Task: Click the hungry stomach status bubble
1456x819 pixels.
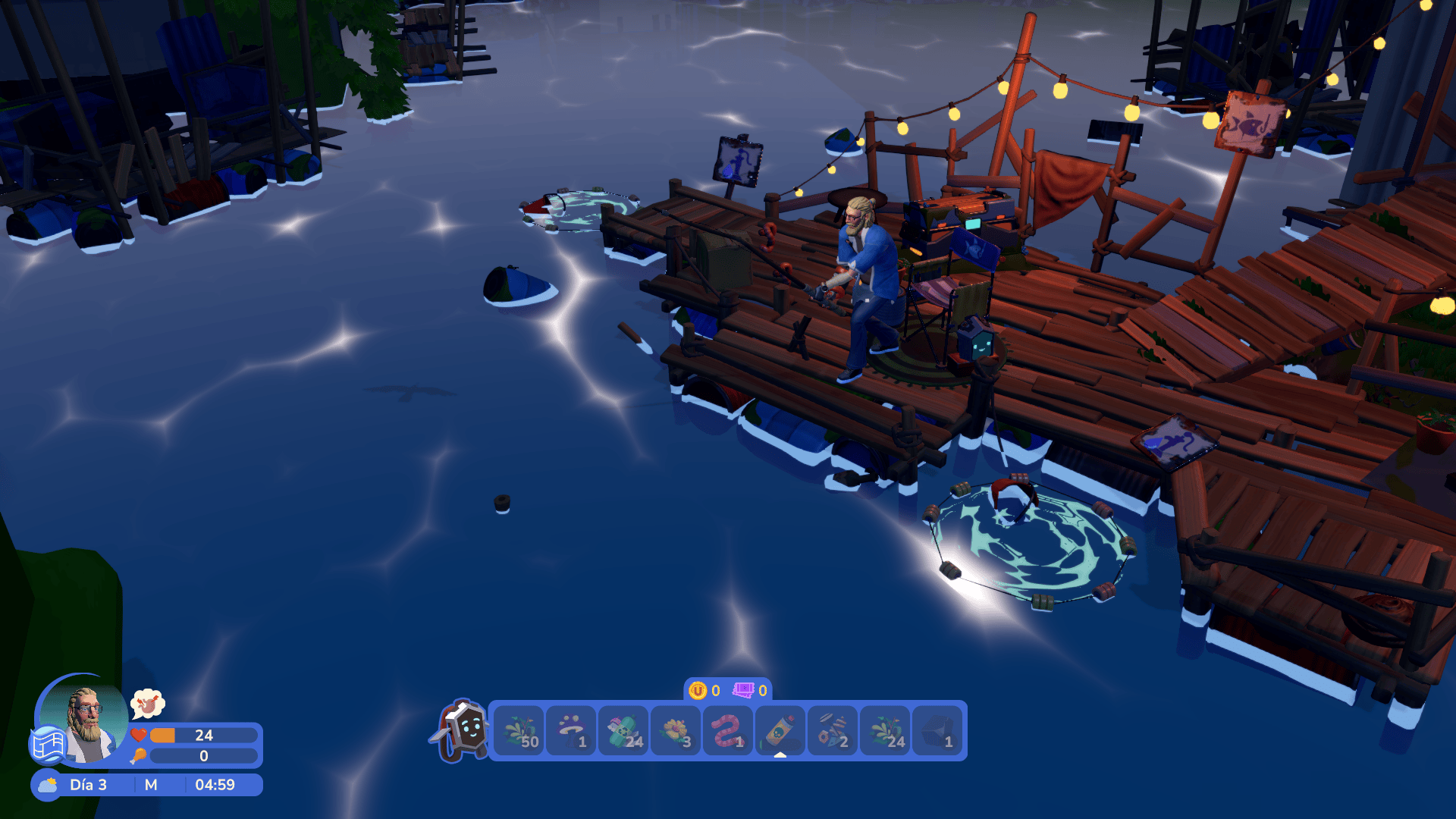Action: (x=148, y=704)
